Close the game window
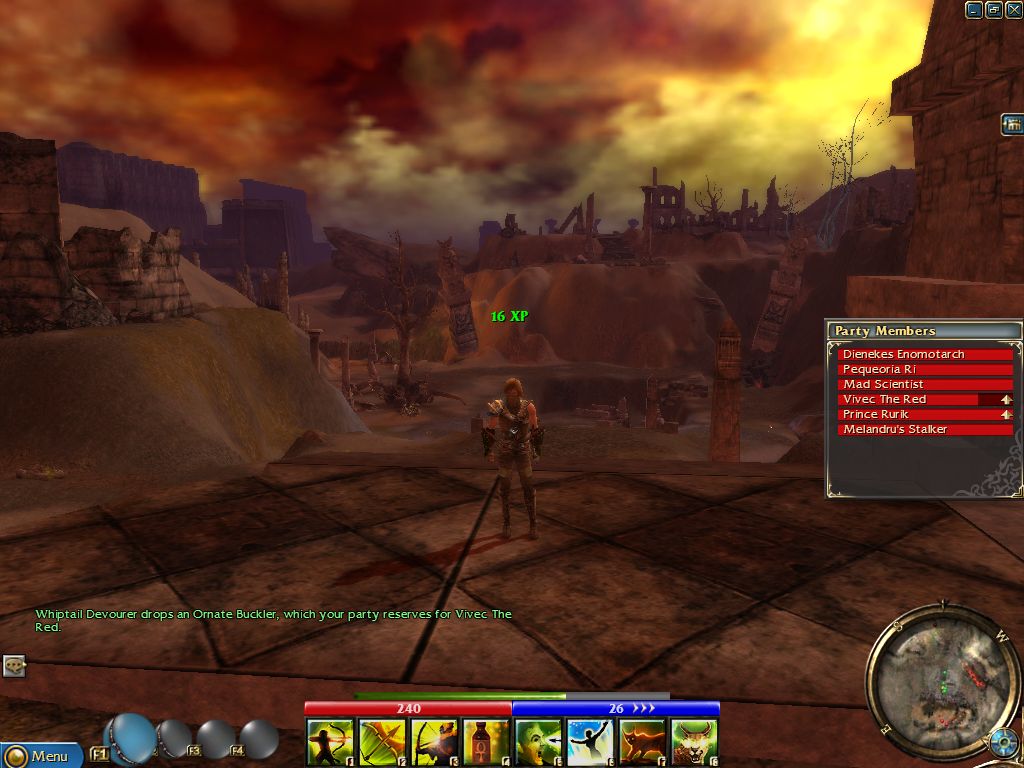 pos(1013,10)
